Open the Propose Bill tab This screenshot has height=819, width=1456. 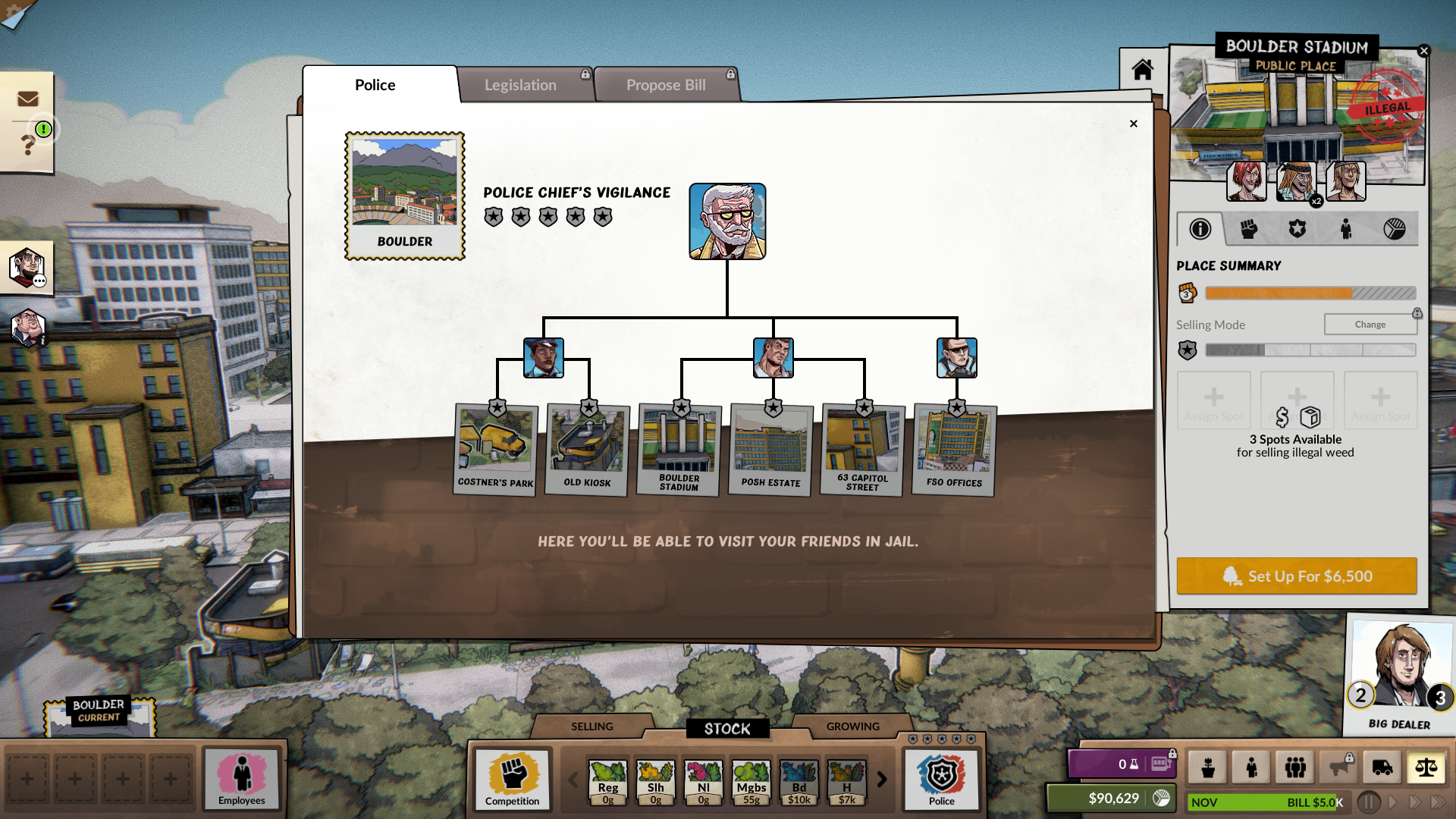[x=666, y=85]
